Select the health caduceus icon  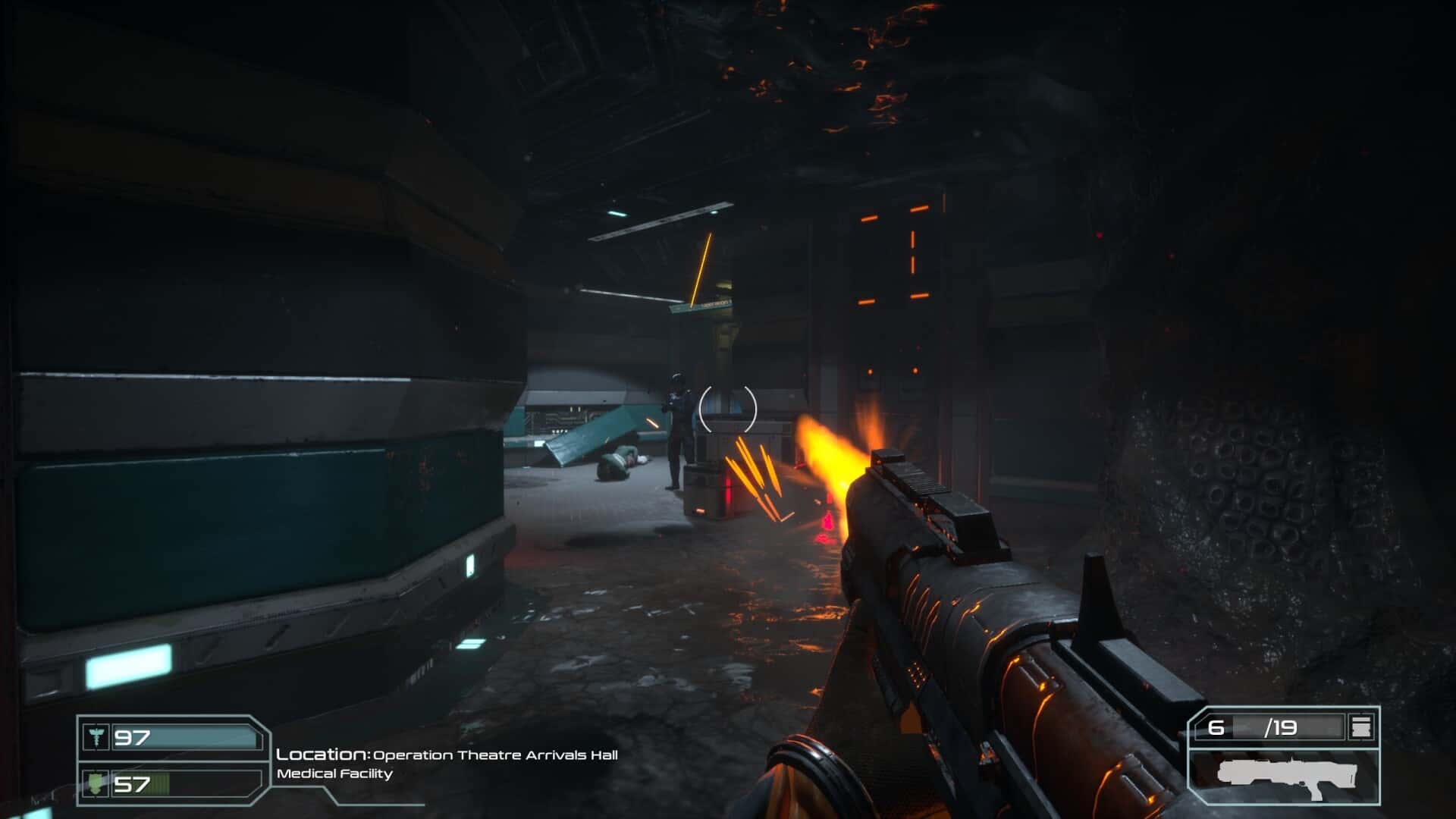[96, 737]
